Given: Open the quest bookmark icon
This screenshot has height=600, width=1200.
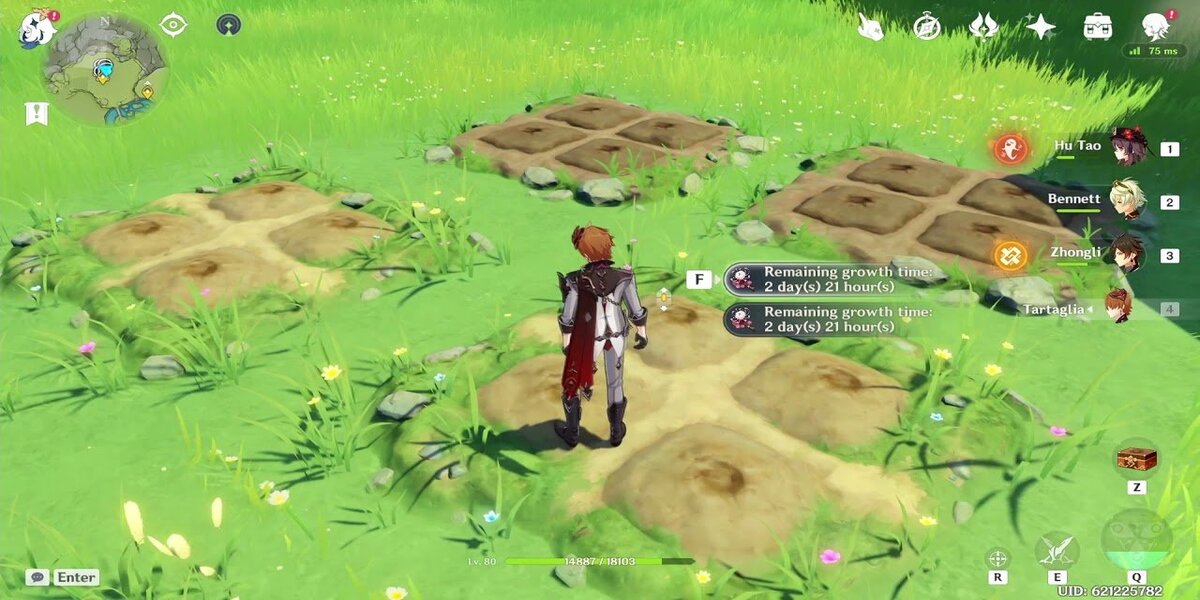Looking at the screenshot, I should (x=37, y=113).
